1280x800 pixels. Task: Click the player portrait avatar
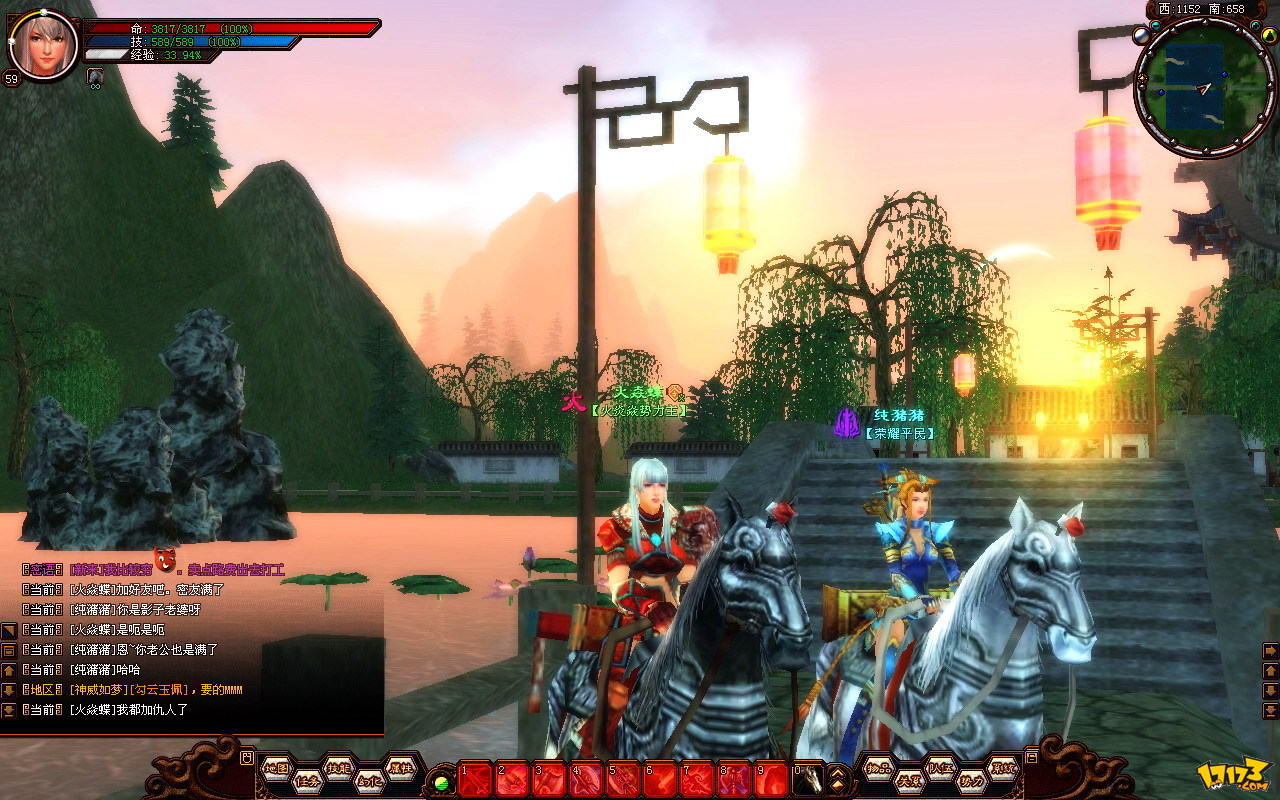tap(45, 43)
